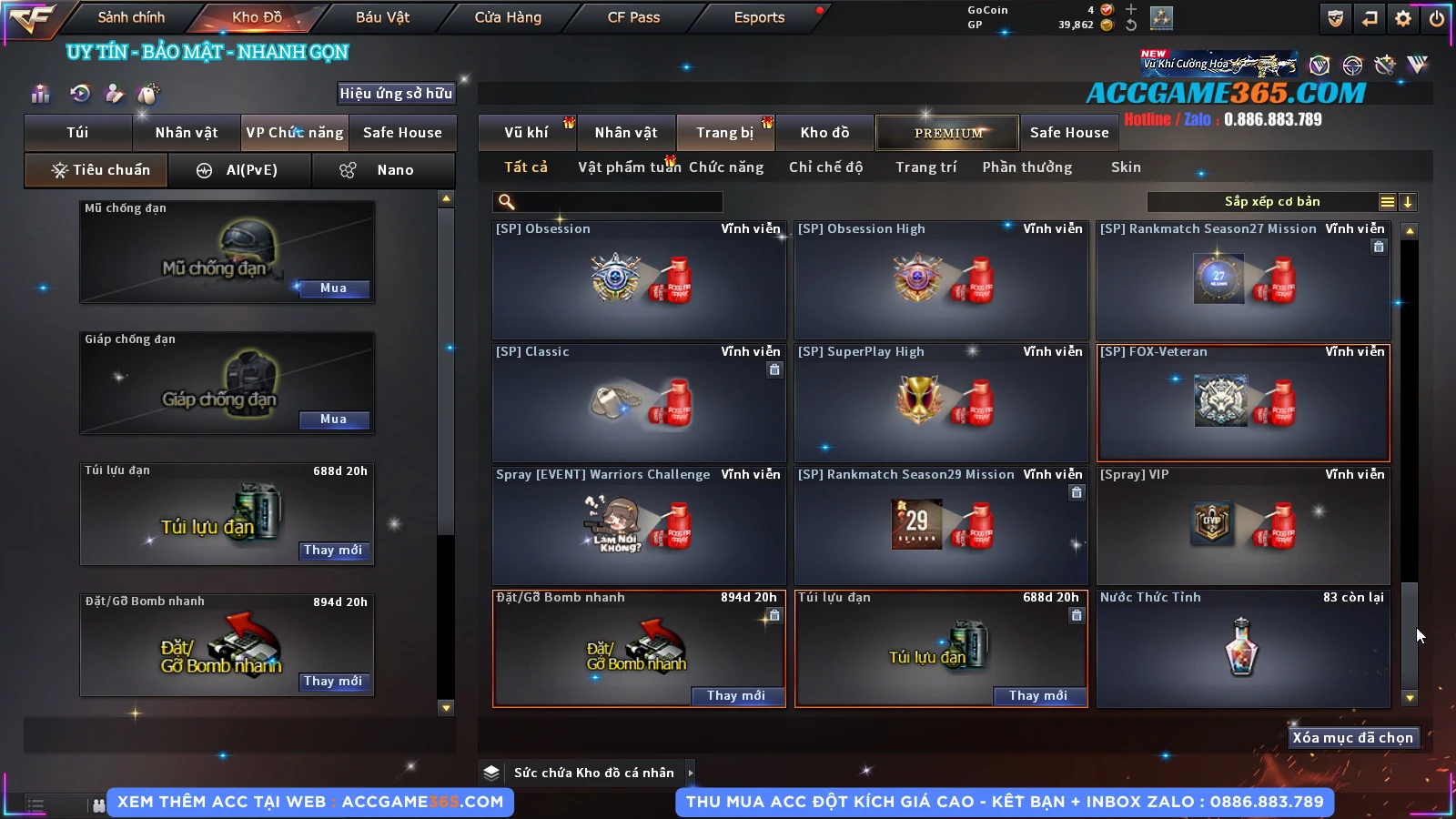Screen dimensions: 1456x819
Task: Buy the Mũ chống đạn helmet
Action: pyautogui.click(x=333, y=288)
